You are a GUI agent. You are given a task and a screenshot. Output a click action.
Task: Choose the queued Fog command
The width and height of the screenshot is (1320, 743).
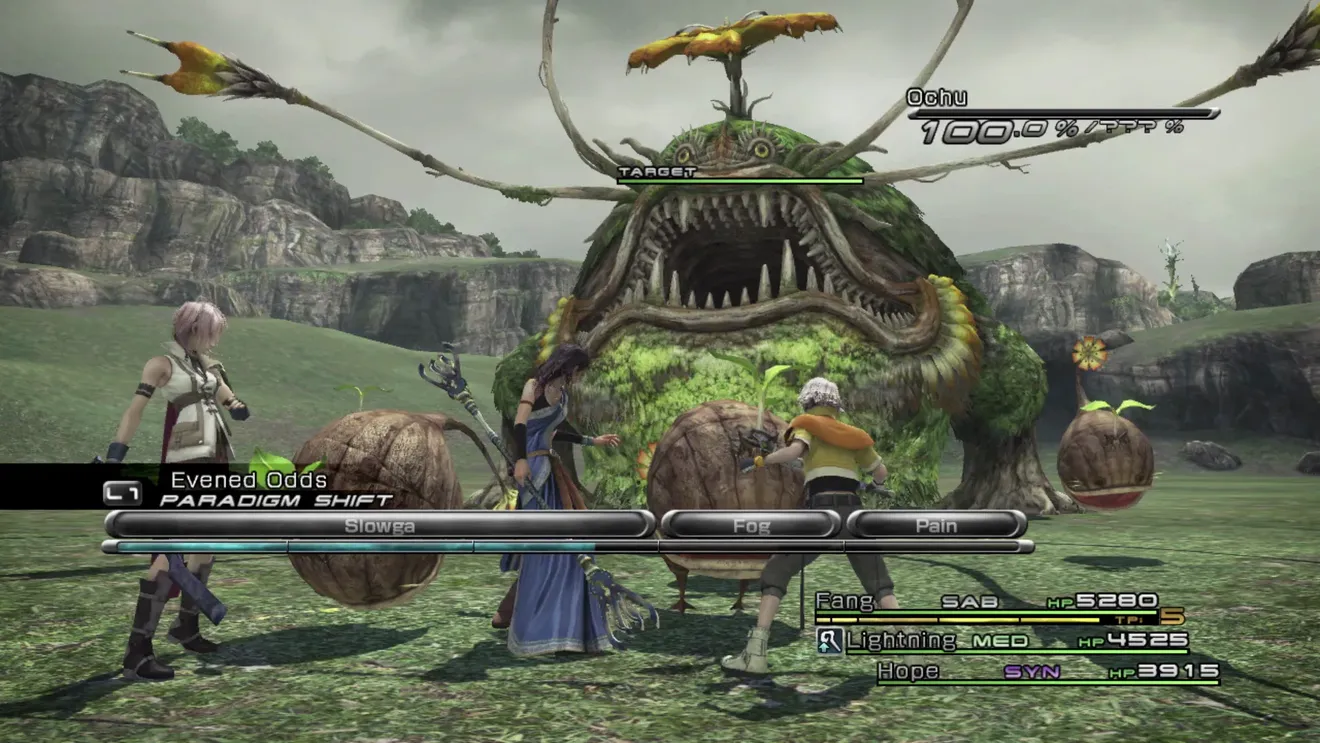click(751, 525)
